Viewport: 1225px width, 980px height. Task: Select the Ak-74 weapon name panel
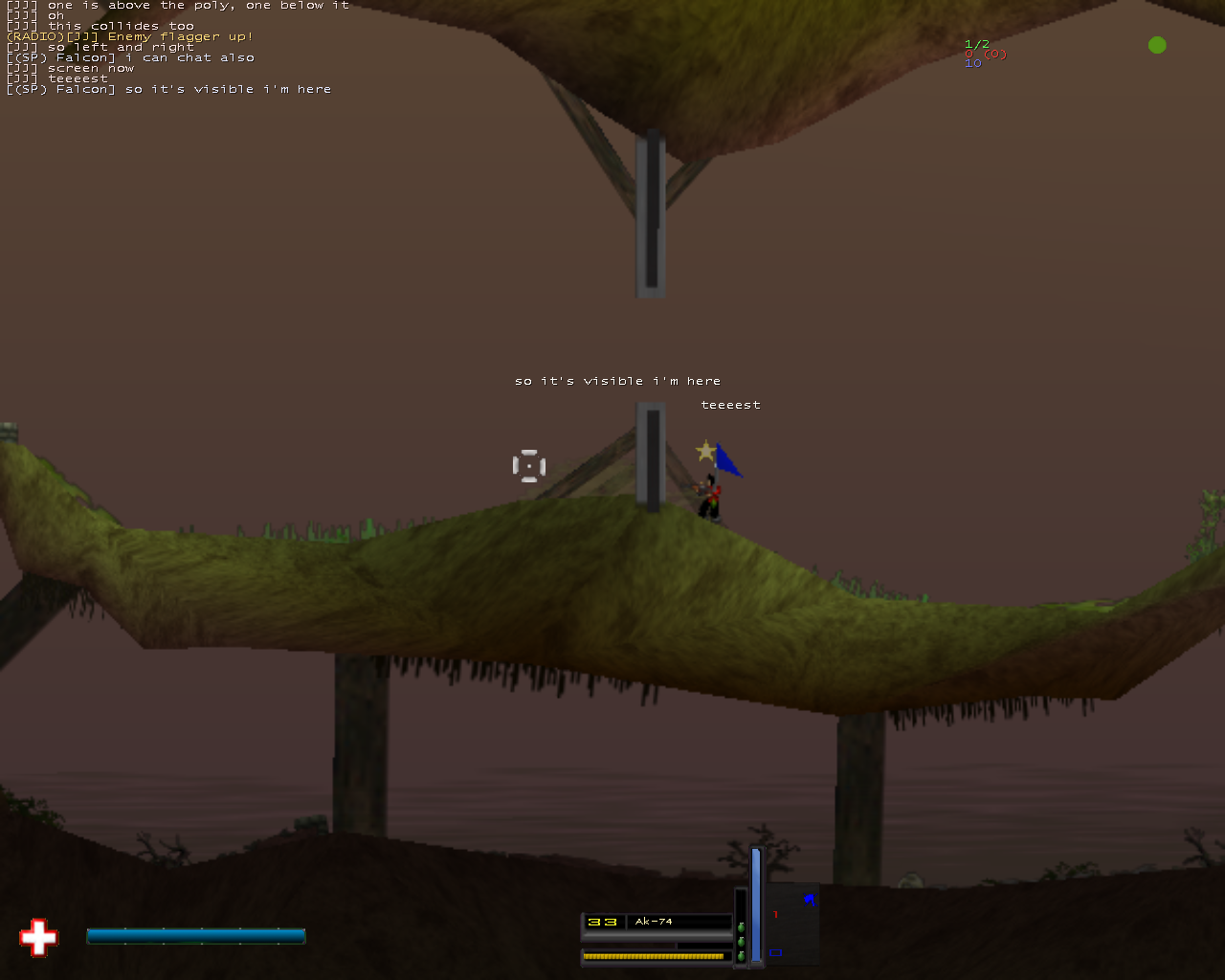tap(679, 922)
